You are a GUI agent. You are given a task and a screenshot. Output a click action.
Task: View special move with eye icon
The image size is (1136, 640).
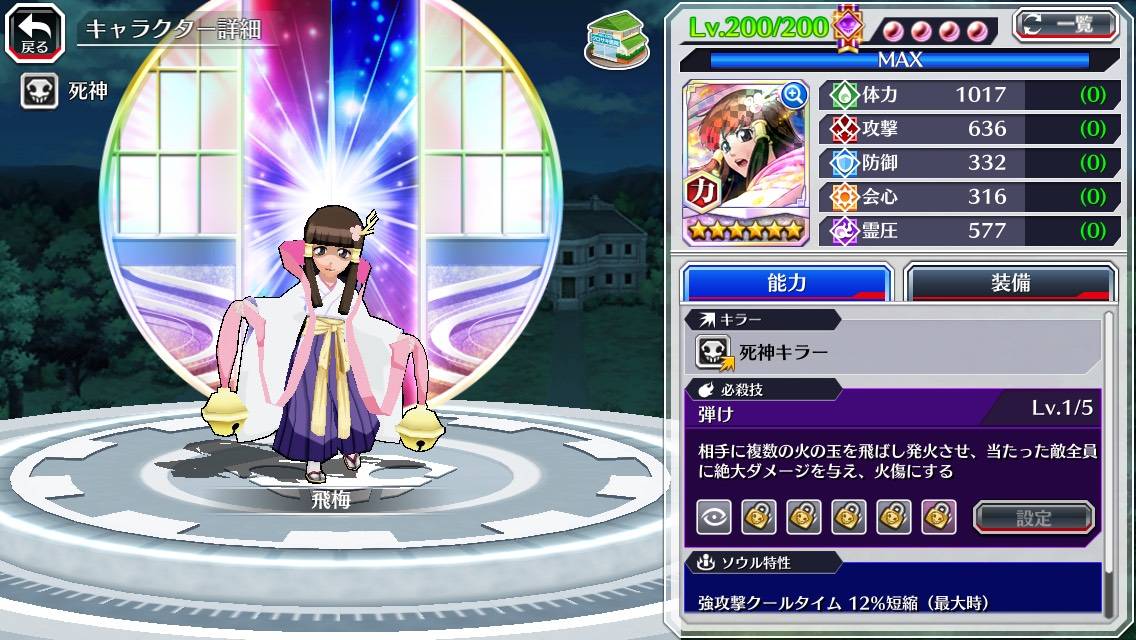(x=713, y=517)
